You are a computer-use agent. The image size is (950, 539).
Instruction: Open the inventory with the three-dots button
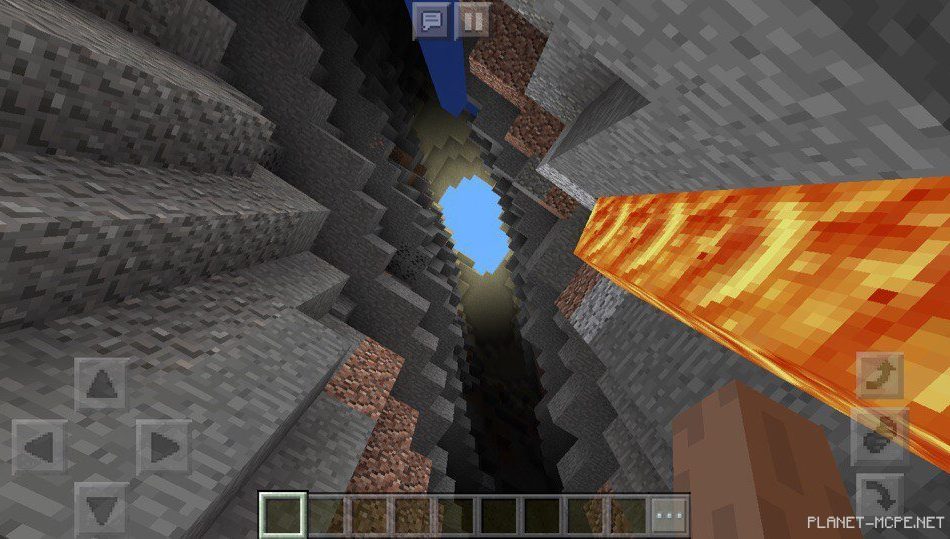coord(670,514)
